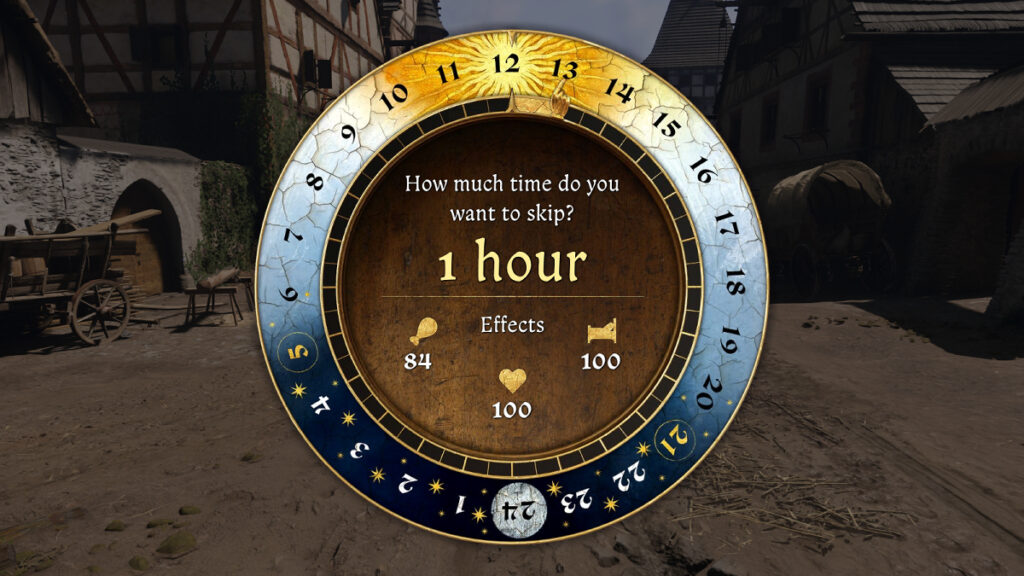Set the time dial to hour 12
Viewport: 1024px width, 576px height.
(507, 64)
